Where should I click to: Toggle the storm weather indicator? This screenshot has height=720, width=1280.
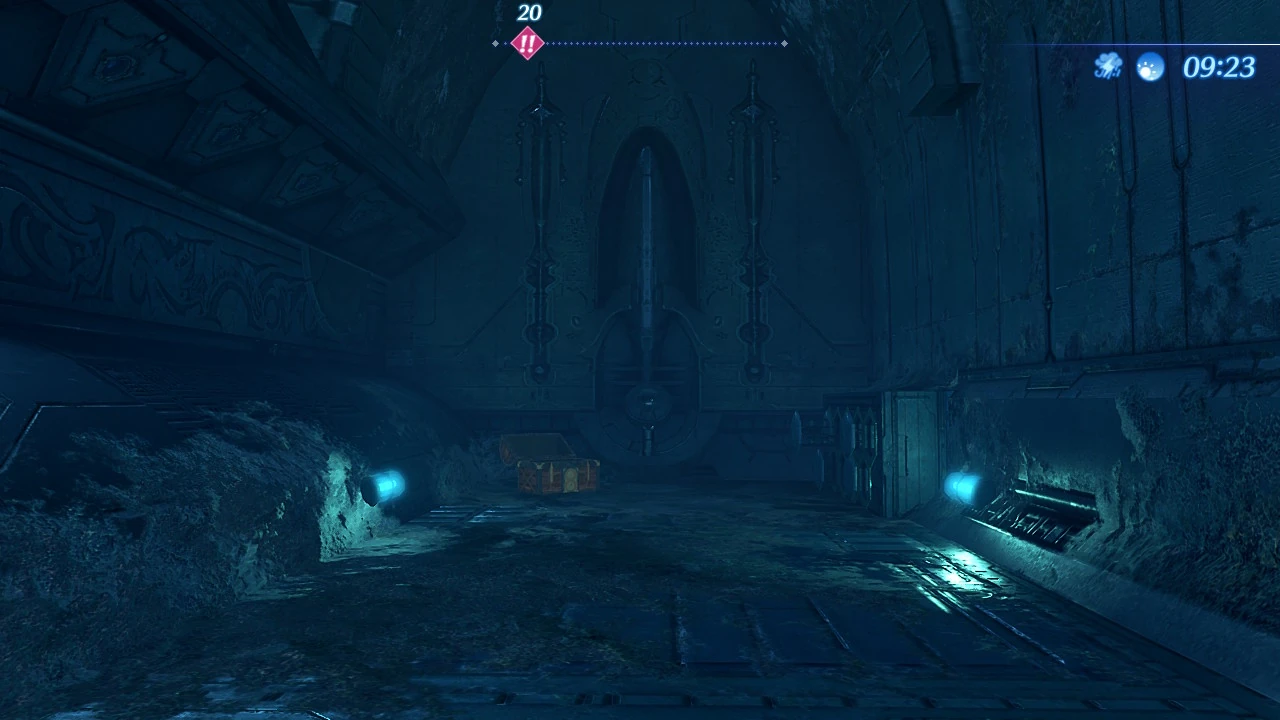click(1107, 65)
